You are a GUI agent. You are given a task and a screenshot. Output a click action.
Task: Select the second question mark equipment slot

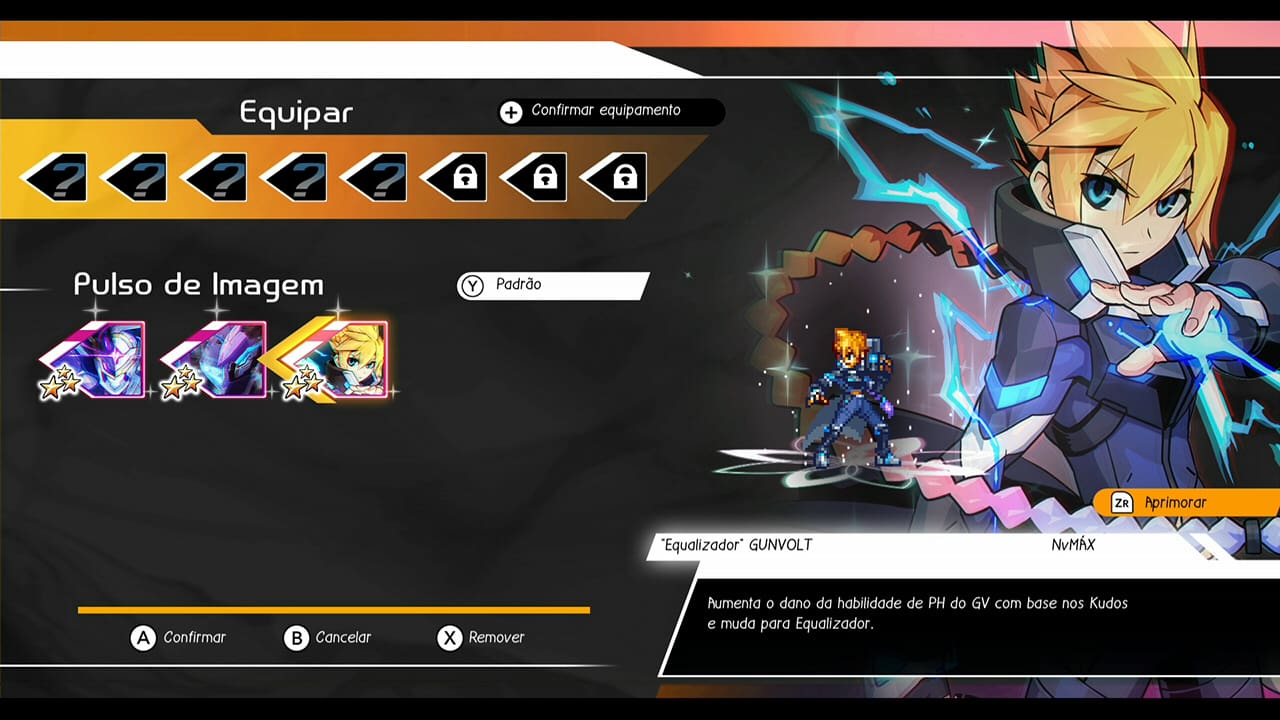(135, 177)
